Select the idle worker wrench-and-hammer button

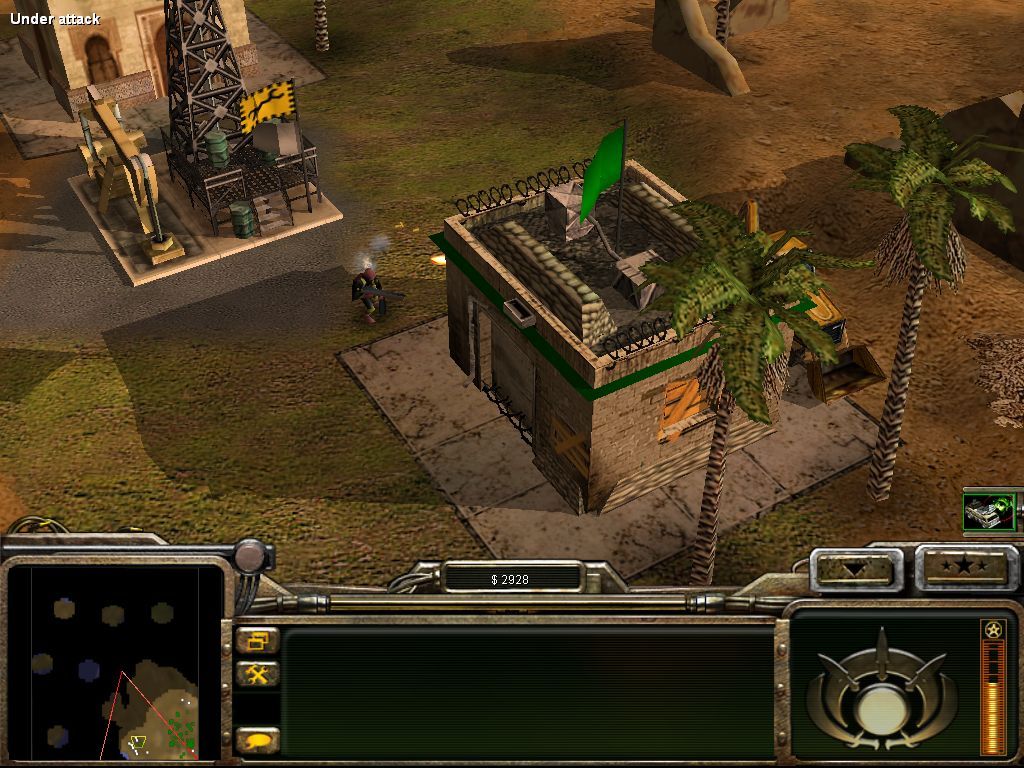pyautogui.click(x=258, y=674)
